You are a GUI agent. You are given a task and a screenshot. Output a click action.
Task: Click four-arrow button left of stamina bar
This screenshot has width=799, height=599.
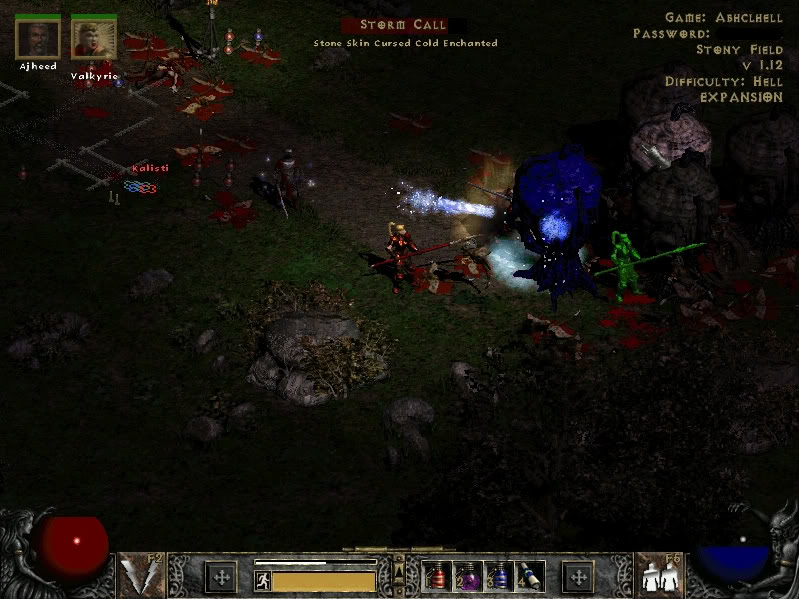click(x=221, y=577)
